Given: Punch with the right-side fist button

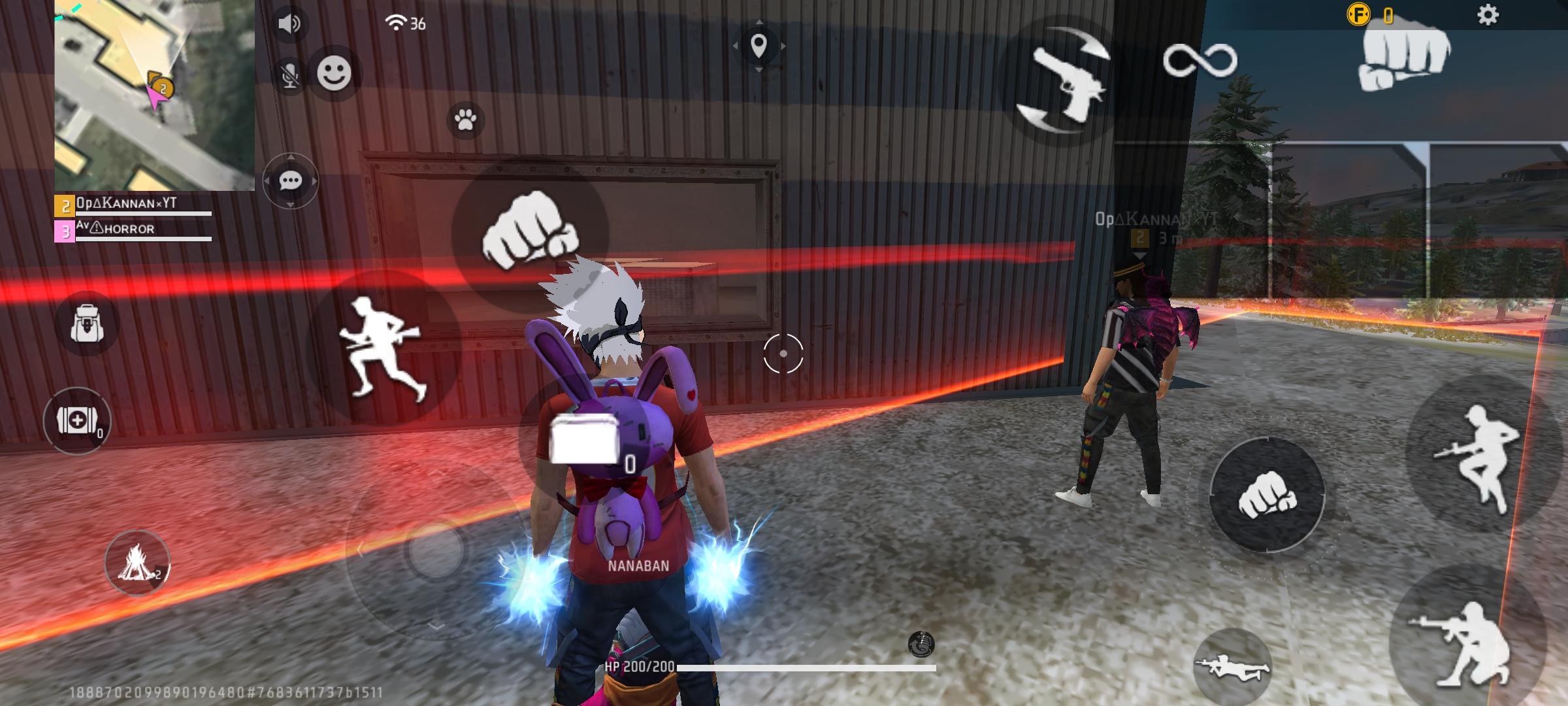Looking at the screenshot, I should click(x=1266, y=496).
